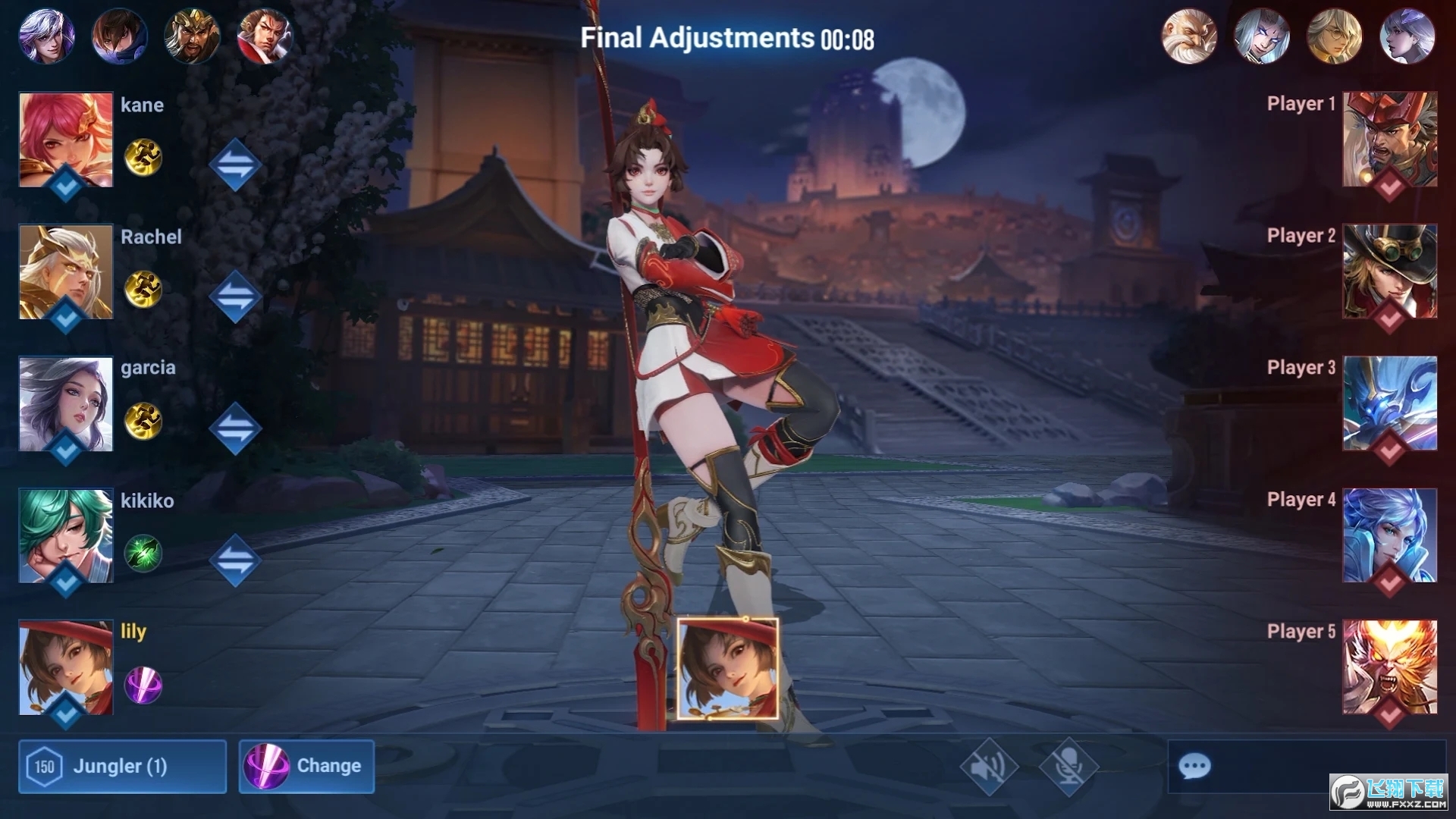The width and height of the screenshot is (1456, 819).
Task: Open the Jungler (1) arcana selector
Action: pyautogui.click(x=122, y=766)
